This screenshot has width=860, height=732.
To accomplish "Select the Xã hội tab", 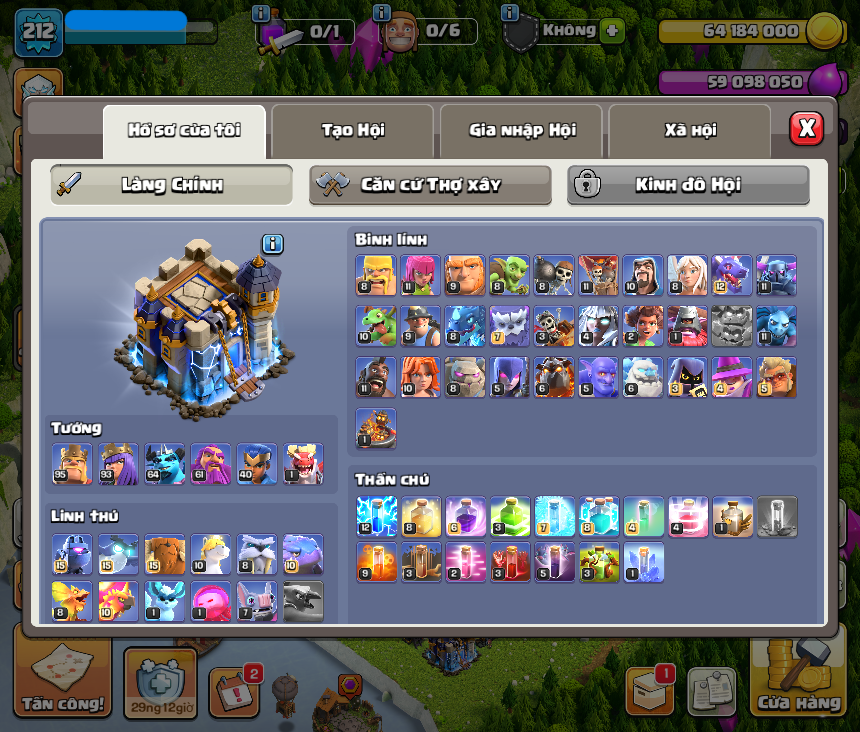I will point(690,130).
